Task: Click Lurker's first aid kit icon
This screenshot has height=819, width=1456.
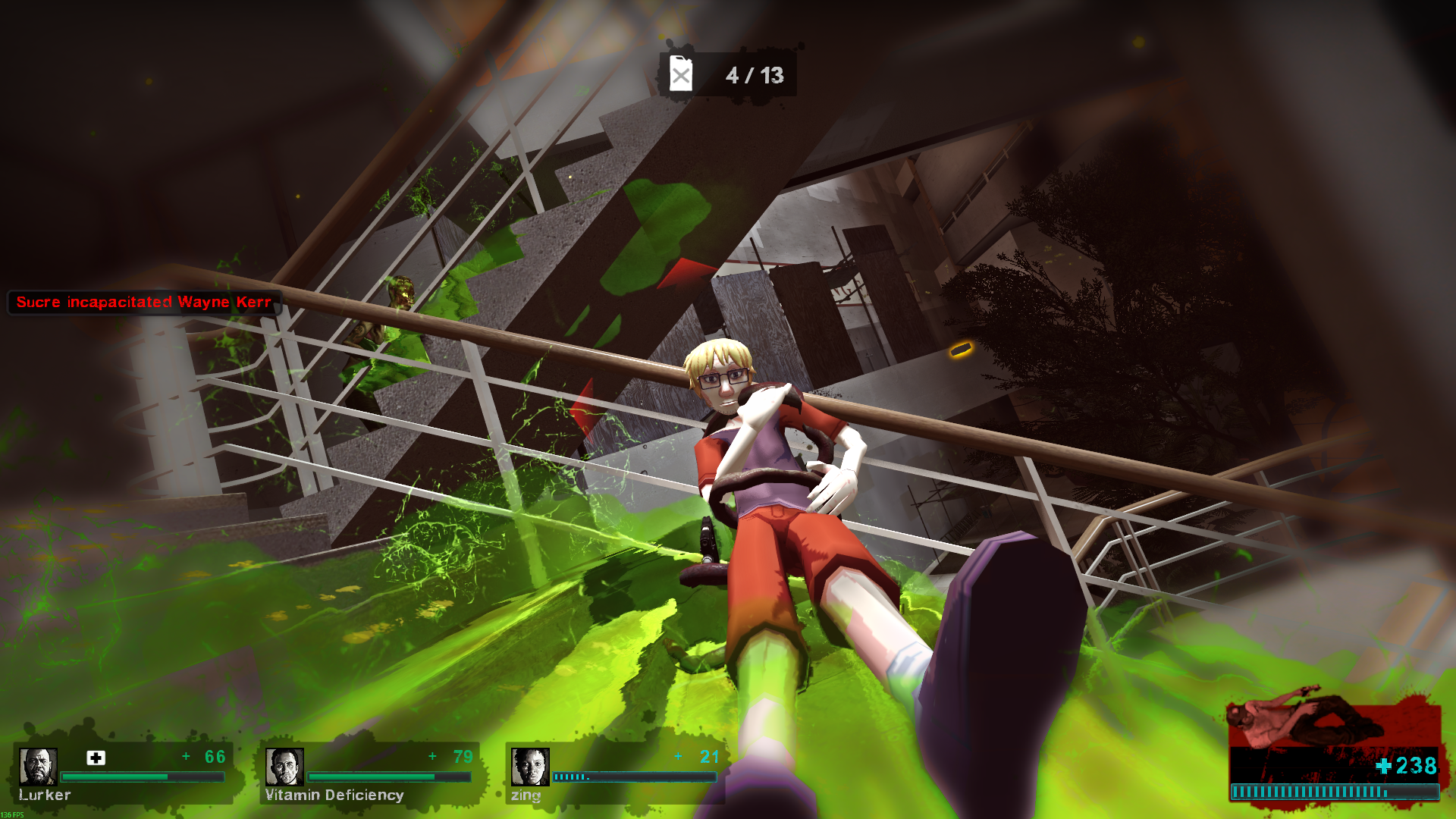Action: point(96,758)
